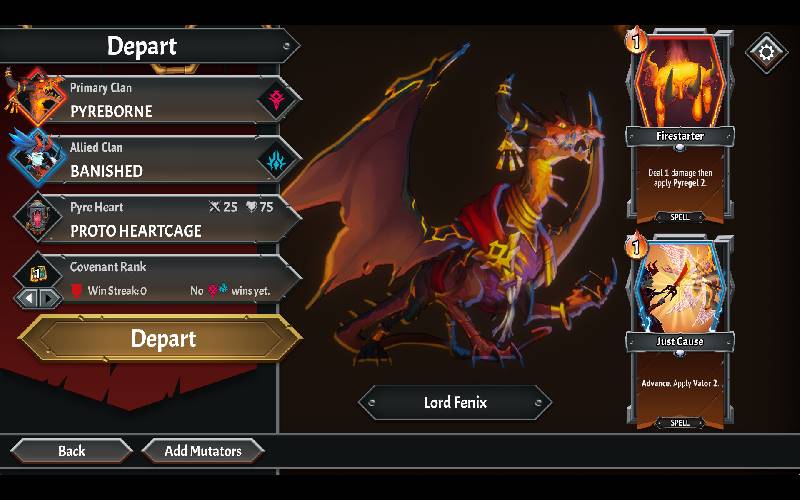Go Back to the previous screen
The width and height of the screenshot is (800, 500).
(x=71, y=451)
